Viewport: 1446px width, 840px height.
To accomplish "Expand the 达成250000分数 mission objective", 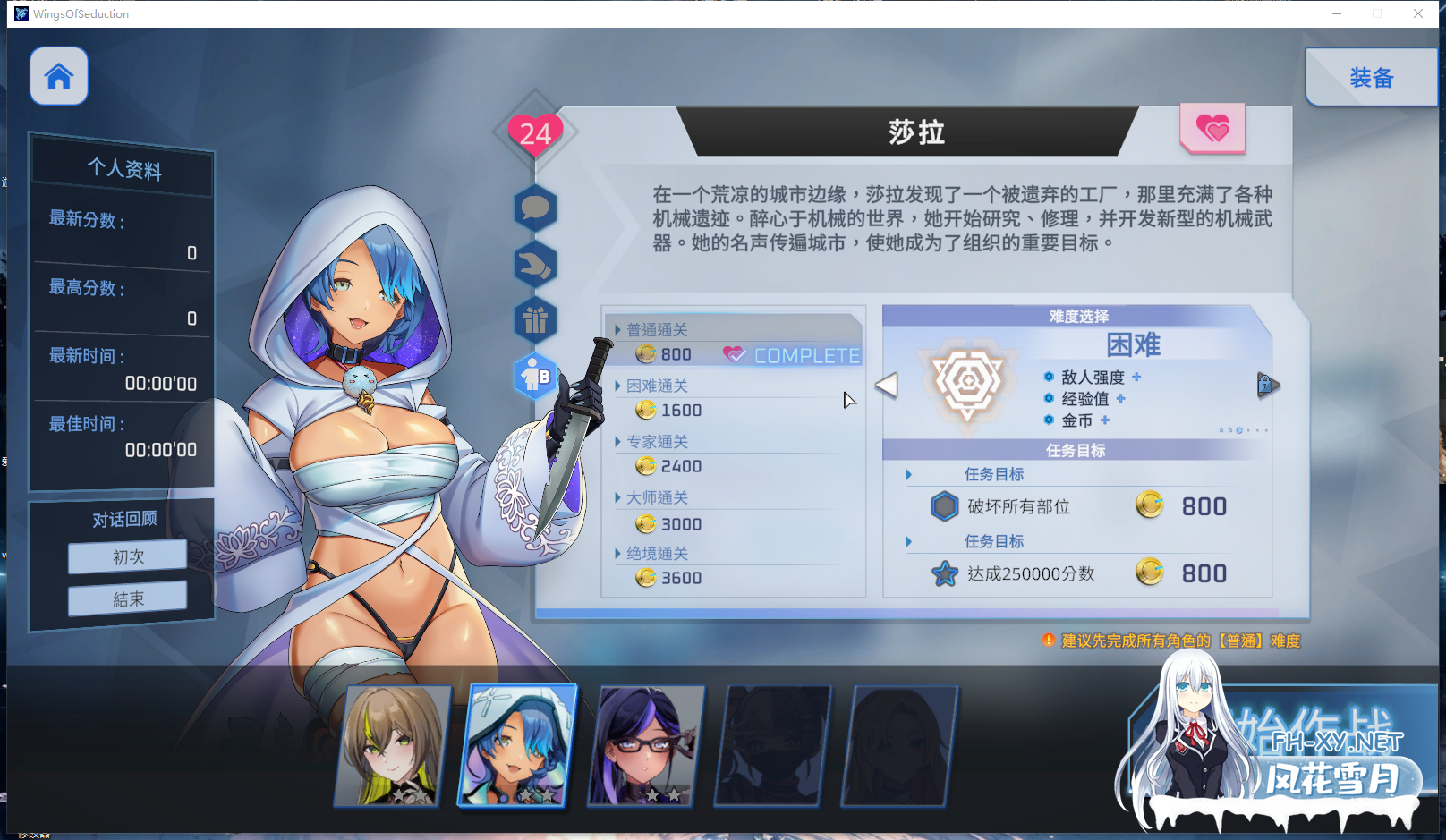I will tap(909, 541).
